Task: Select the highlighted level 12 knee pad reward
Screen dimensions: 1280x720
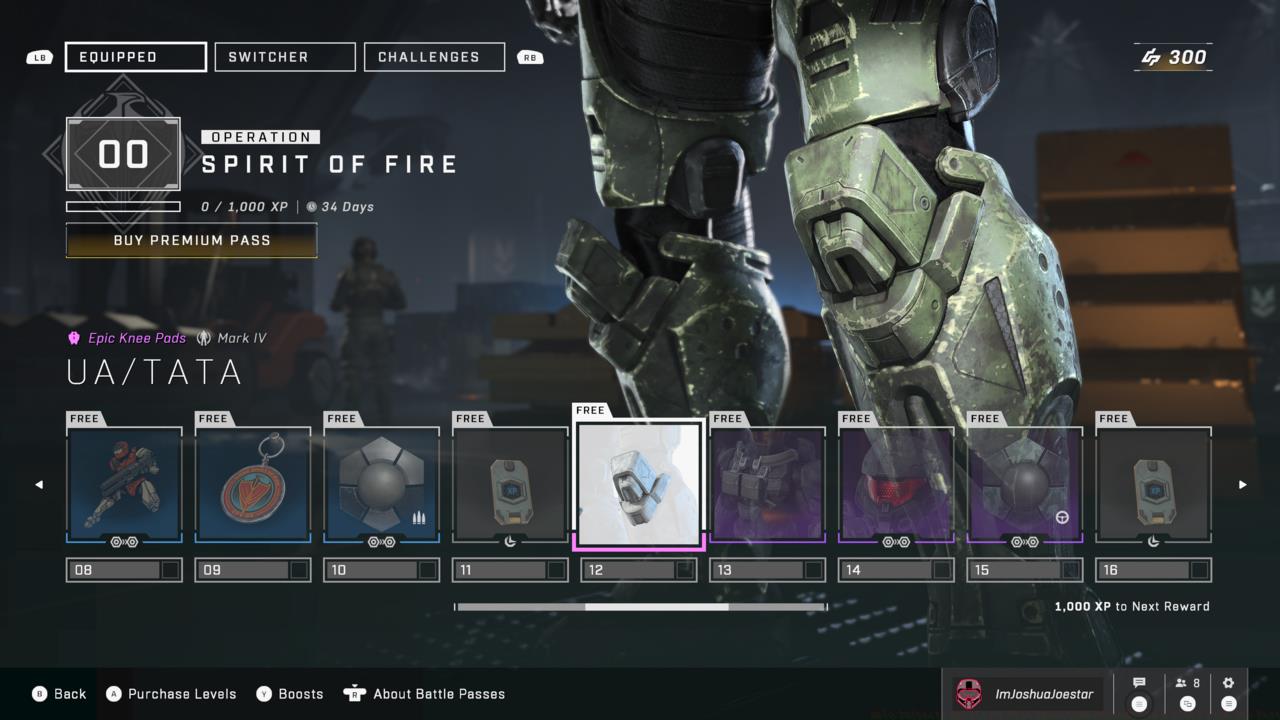Action: click(x=640, y=485)
